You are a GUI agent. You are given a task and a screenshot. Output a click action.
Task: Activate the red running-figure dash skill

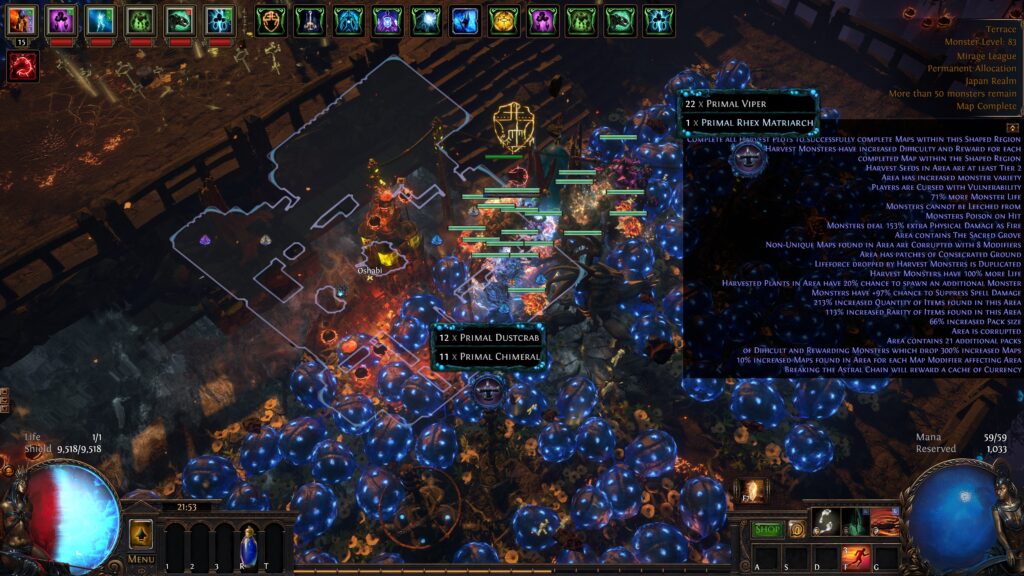tap(856, 555)
